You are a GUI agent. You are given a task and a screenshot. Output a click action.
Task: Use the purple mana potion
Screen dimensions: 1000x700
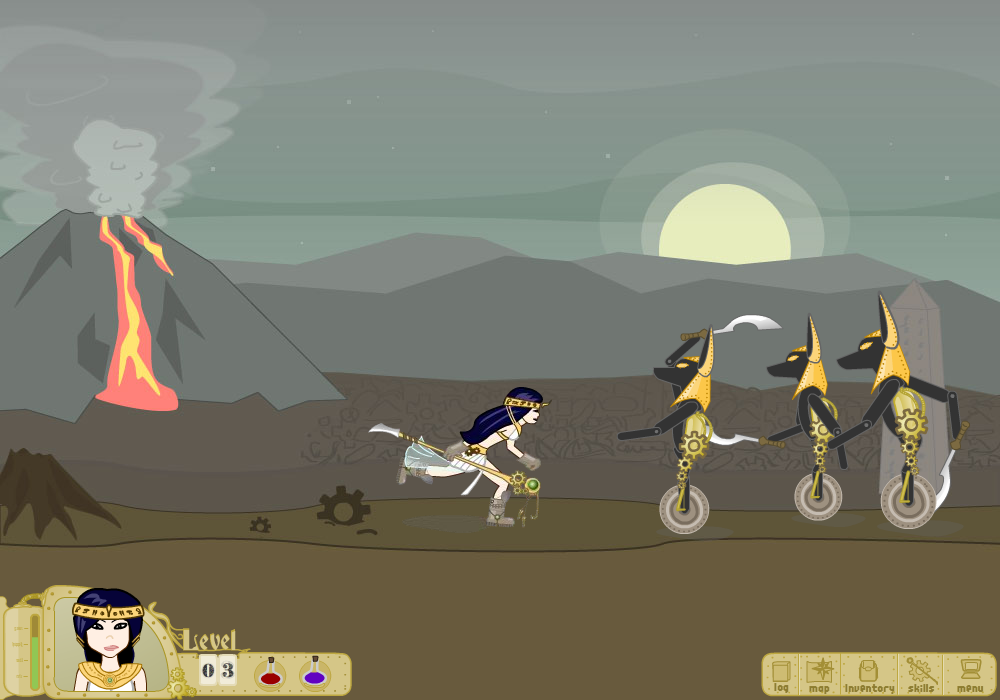click(x=315, y=671)
